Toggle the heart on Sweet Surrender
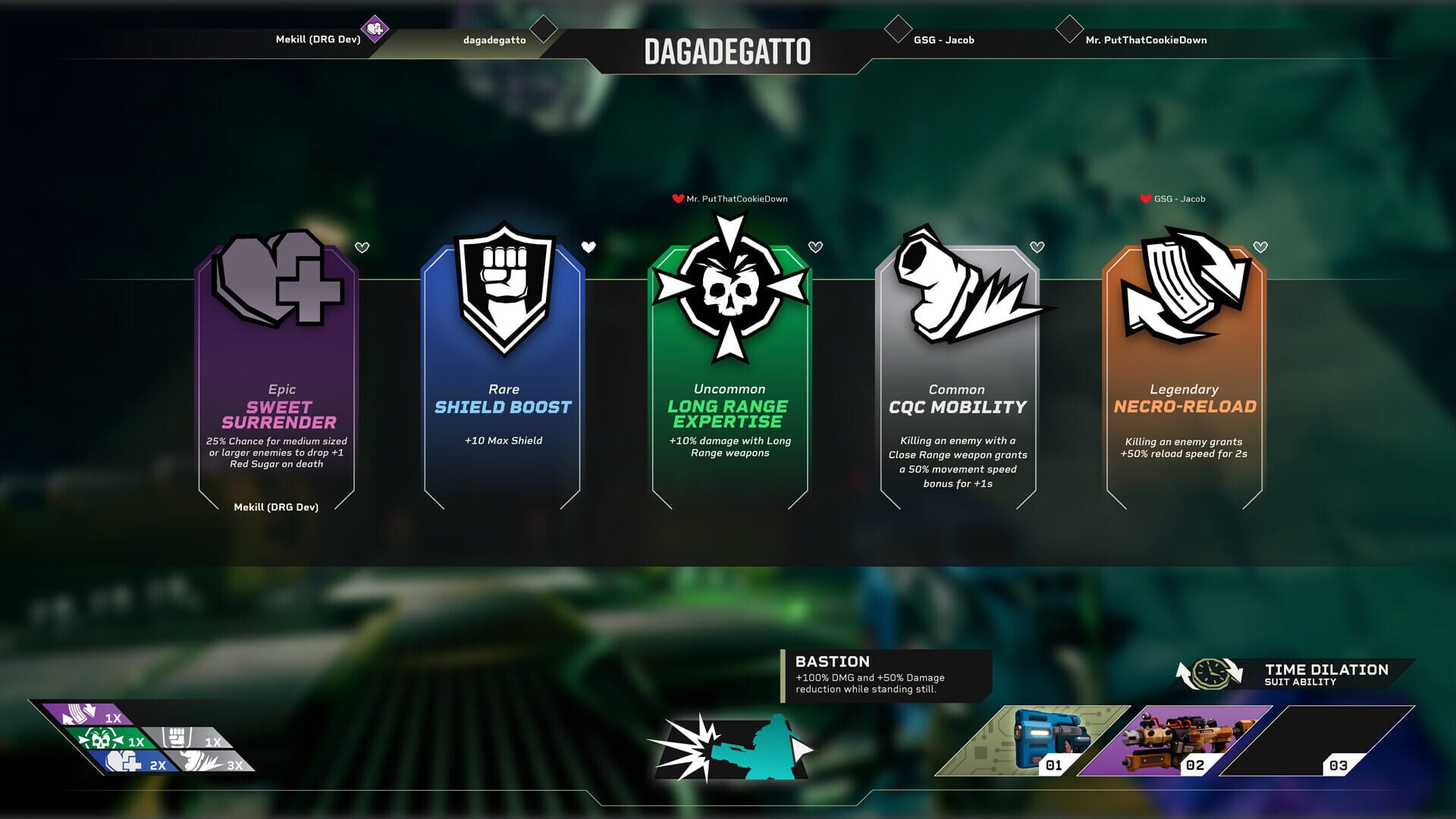Viewport: 1456px width, 819px height. click(x=362, y=247)
